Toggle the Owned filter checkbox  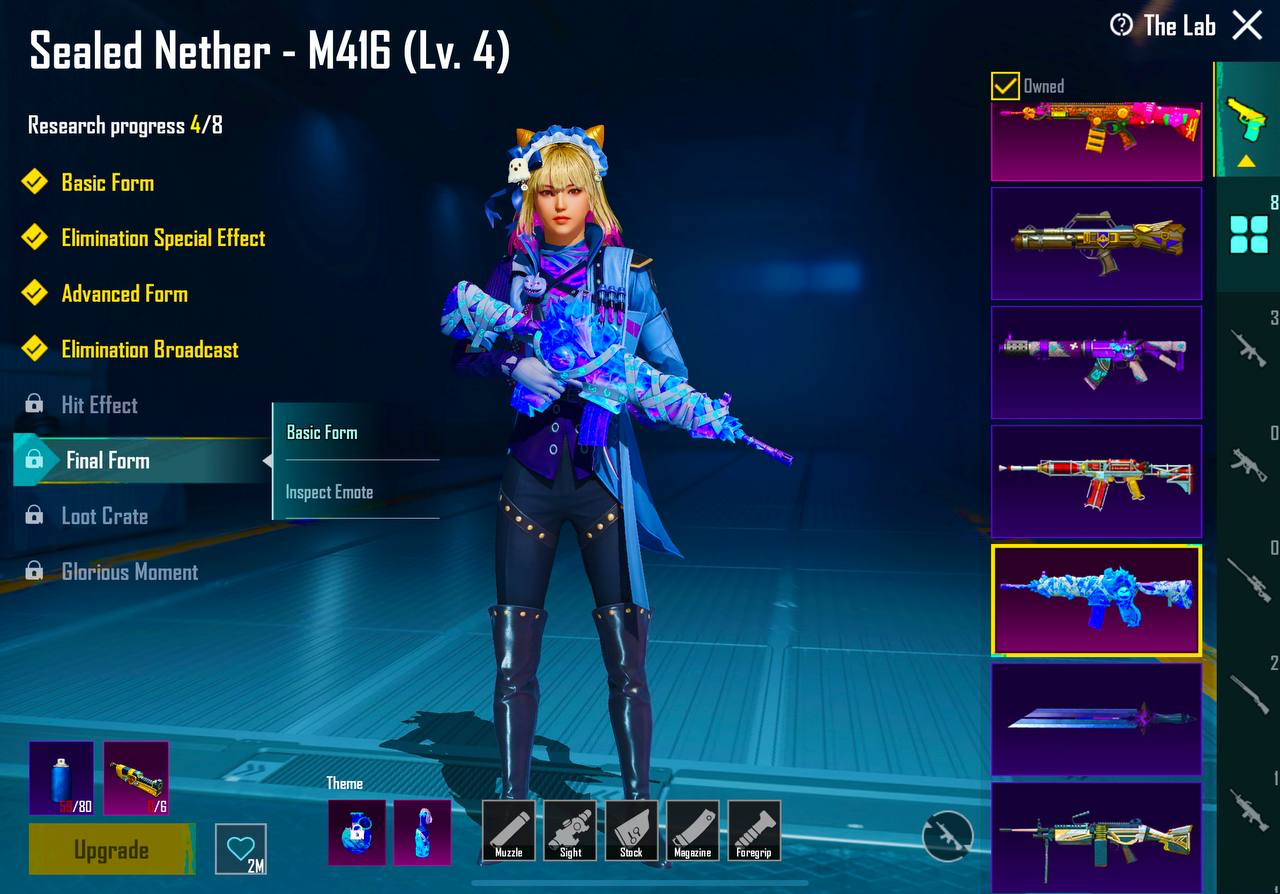tap(1005, 86)
